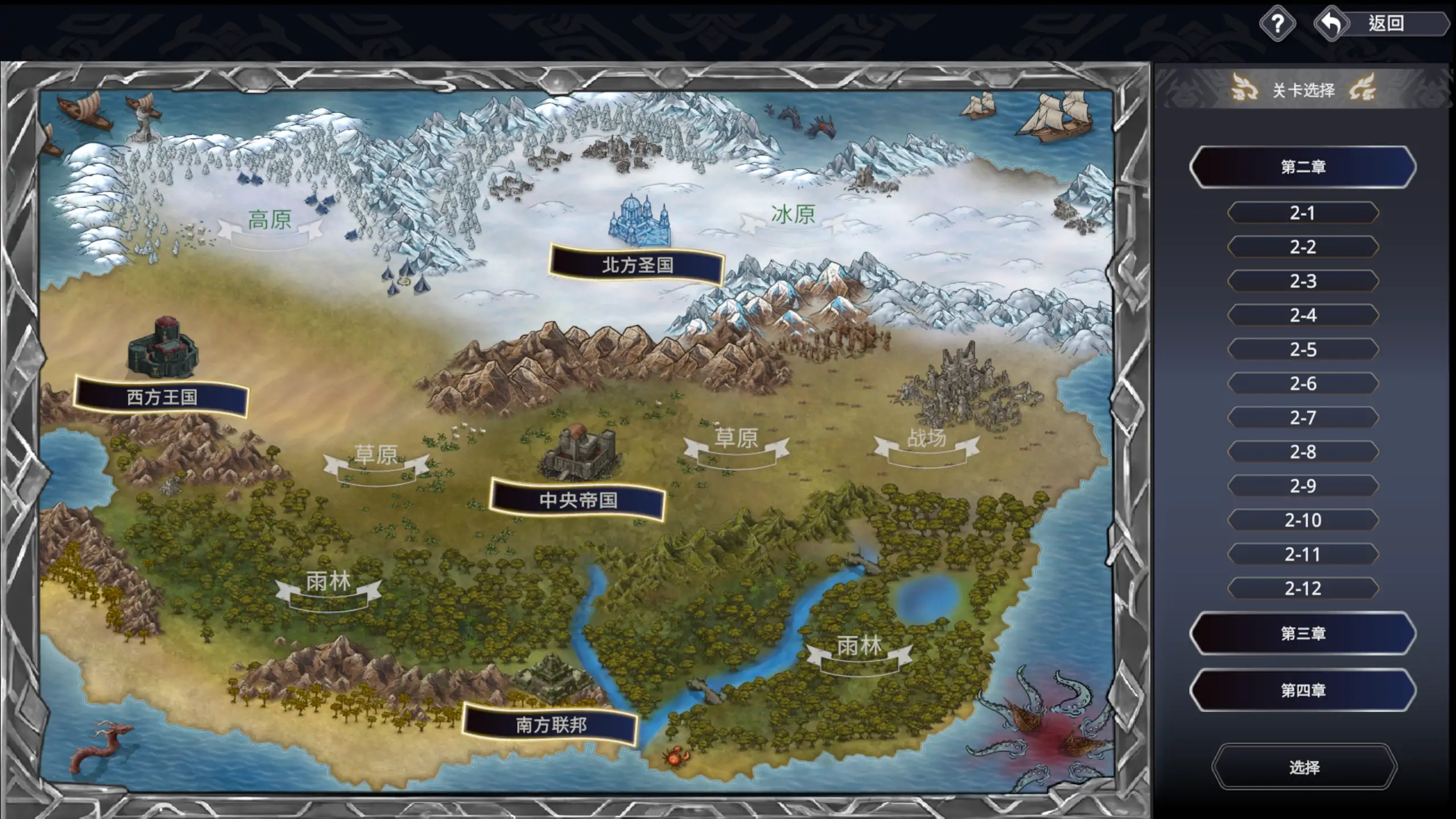This screenshot has height=819, width=1456.
Task: Select stage 2-12 from the list
Action: (x=1305, y=588)
